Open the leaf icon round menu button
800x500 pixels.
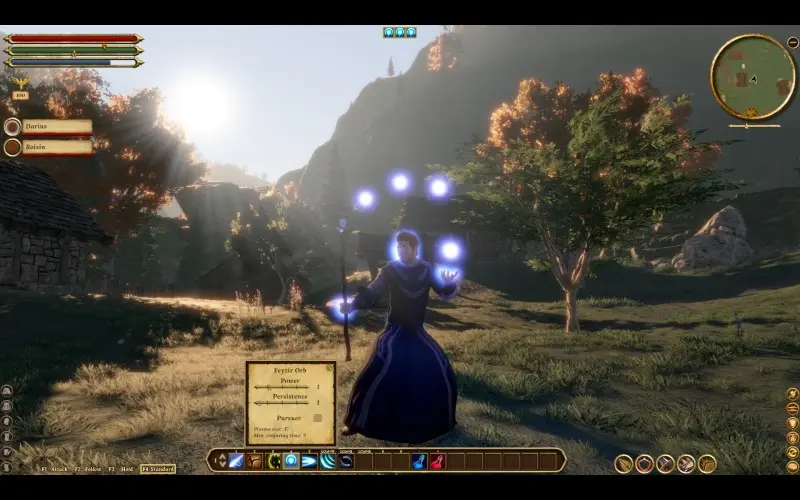tap(623, 463)
